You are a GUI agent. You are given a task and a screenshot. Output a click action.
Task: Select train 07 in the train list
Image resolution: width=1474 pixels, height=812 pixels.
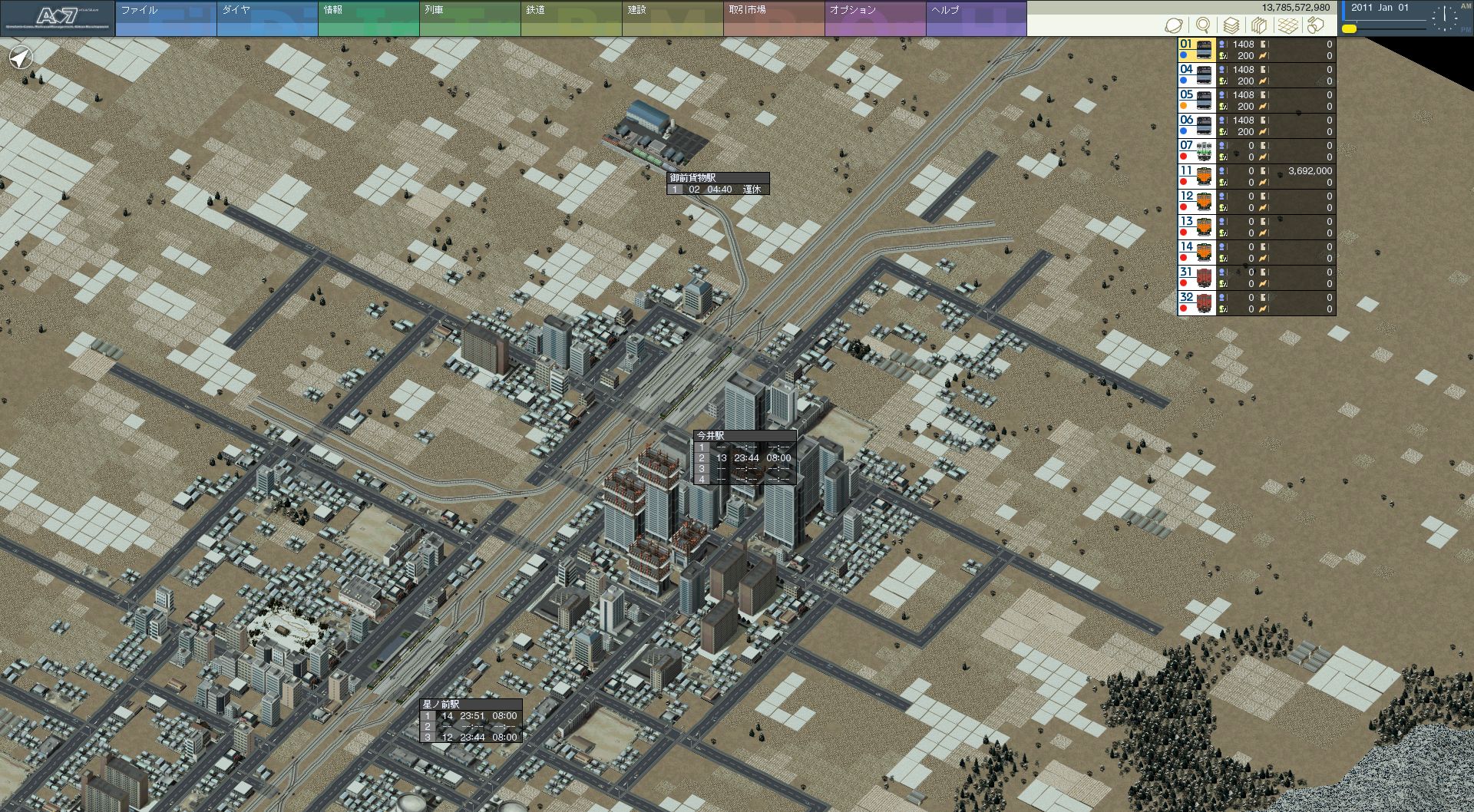click(x=1196, y=151)
